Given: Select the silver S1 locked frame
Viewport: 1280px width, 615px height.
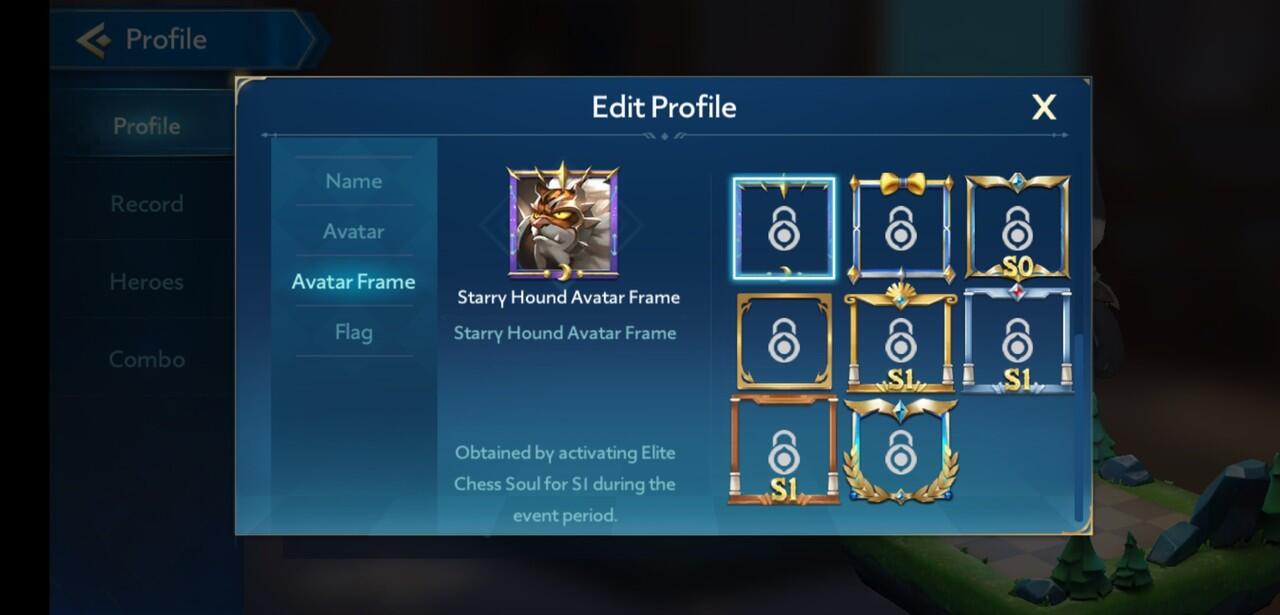Looking at the screenshot, I should click(x=1017, y=340).
